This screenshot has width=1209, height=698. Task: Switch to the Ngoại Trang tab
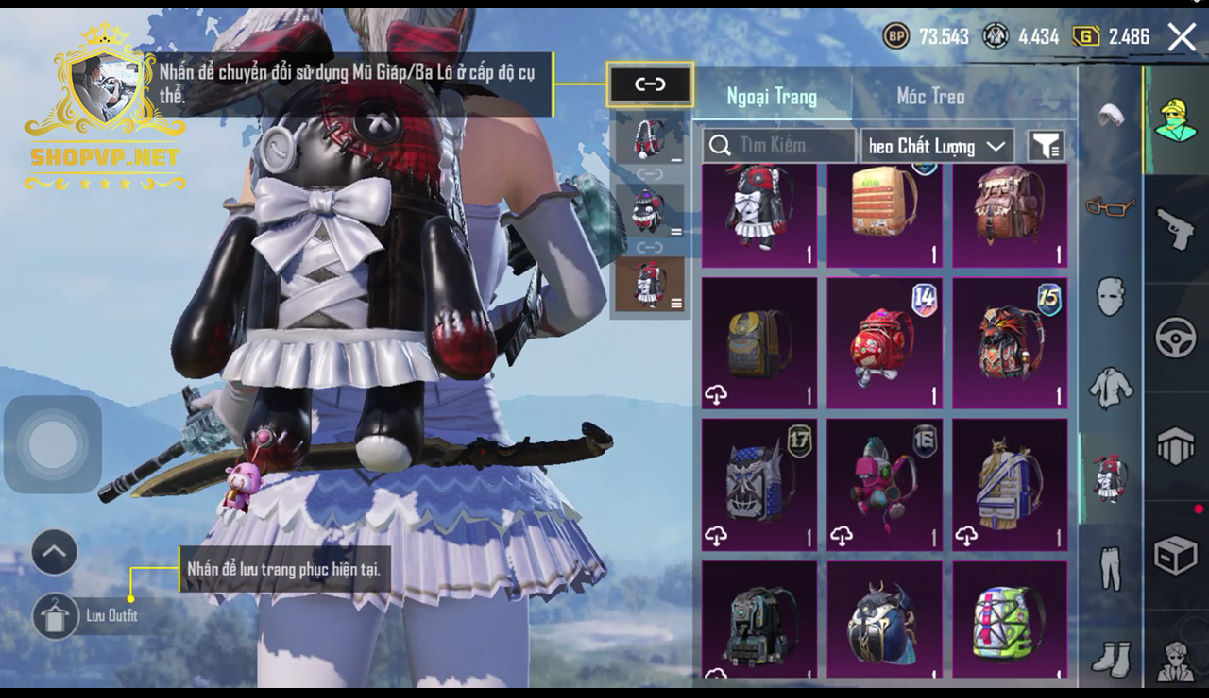771,96
